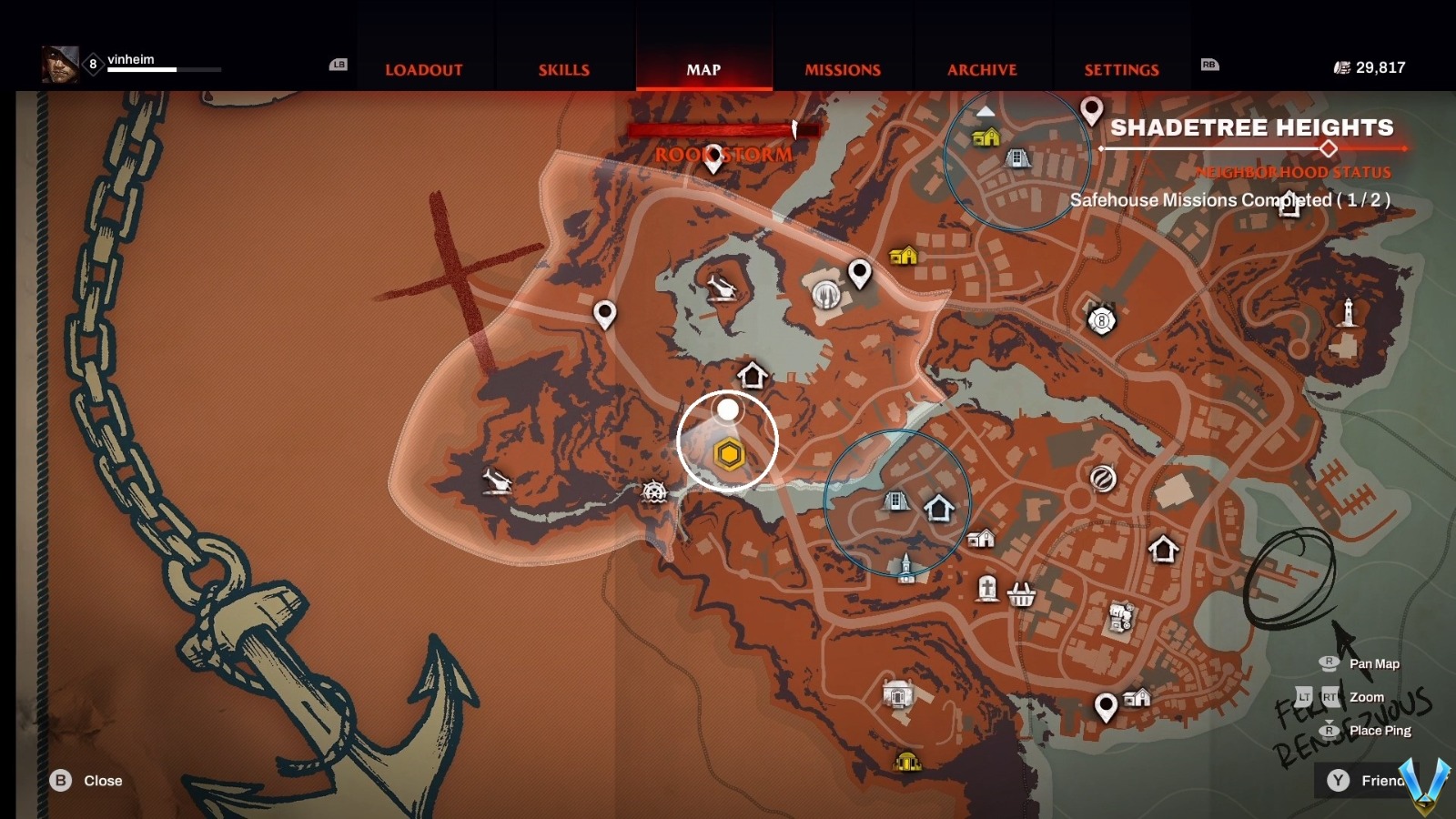Open the Loadout tab
This screenshot has width=1456, height=819.
423,70
